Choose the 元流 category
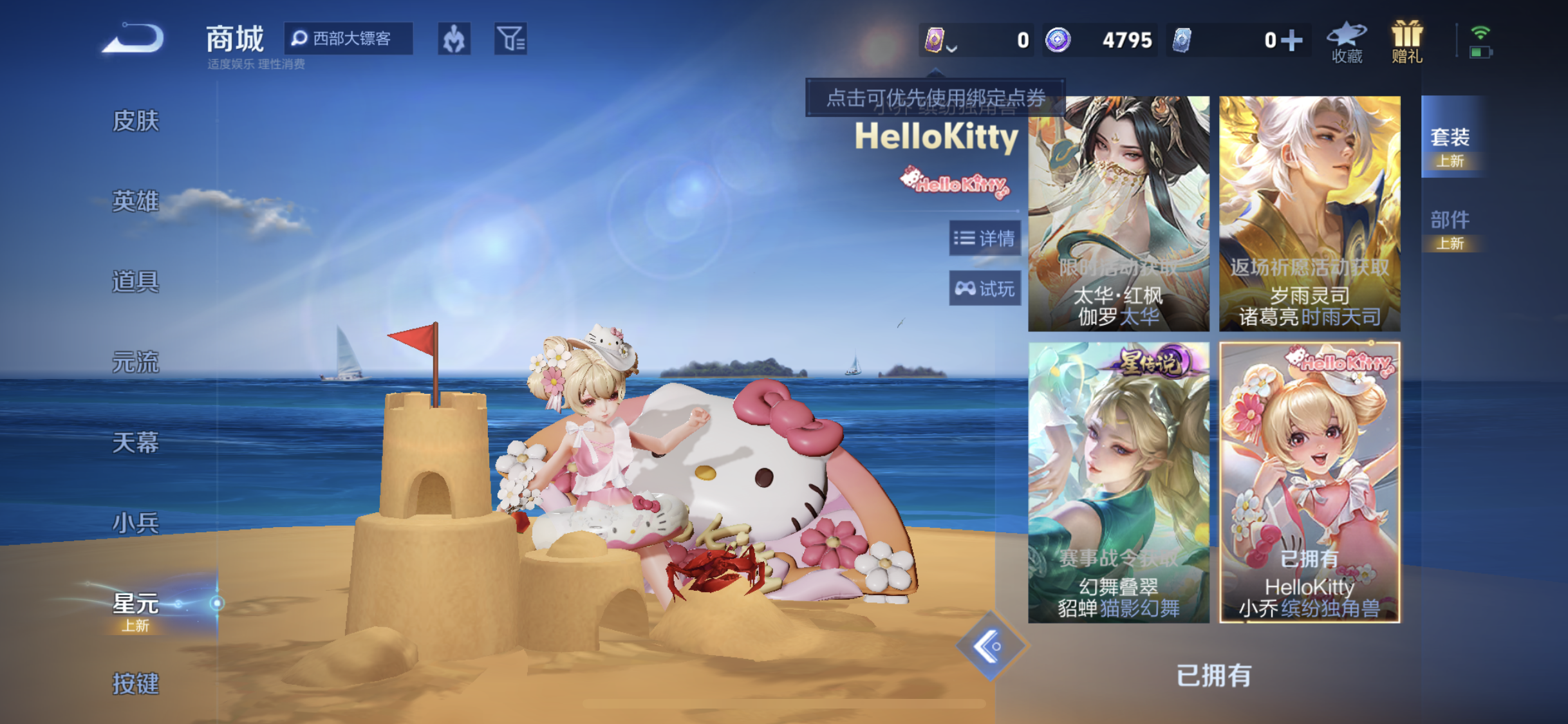1568x724 pixels. (135, 362)
